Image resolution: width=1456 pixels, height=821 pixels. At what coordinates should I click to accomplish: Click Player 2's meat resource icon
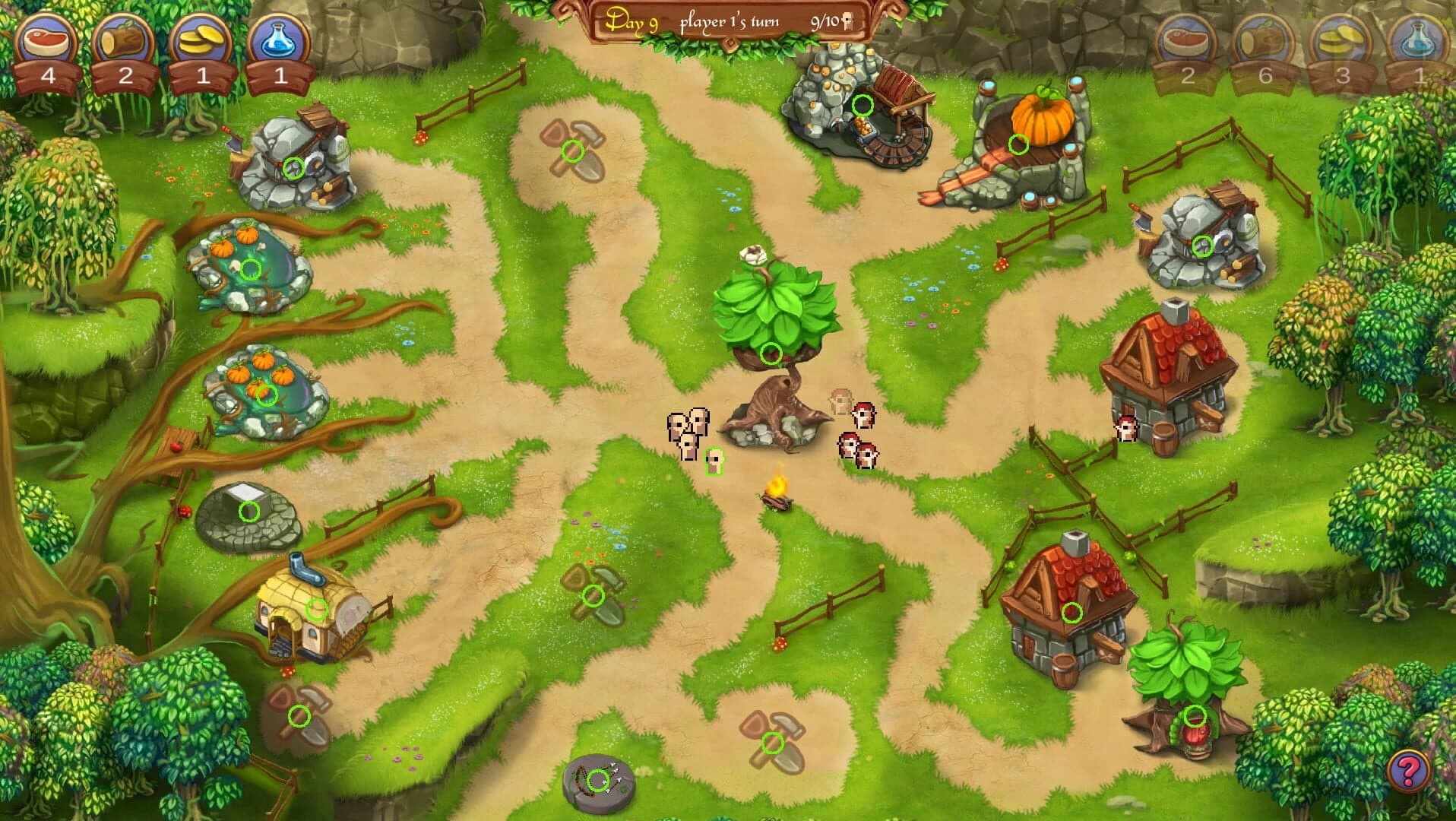1186,38
